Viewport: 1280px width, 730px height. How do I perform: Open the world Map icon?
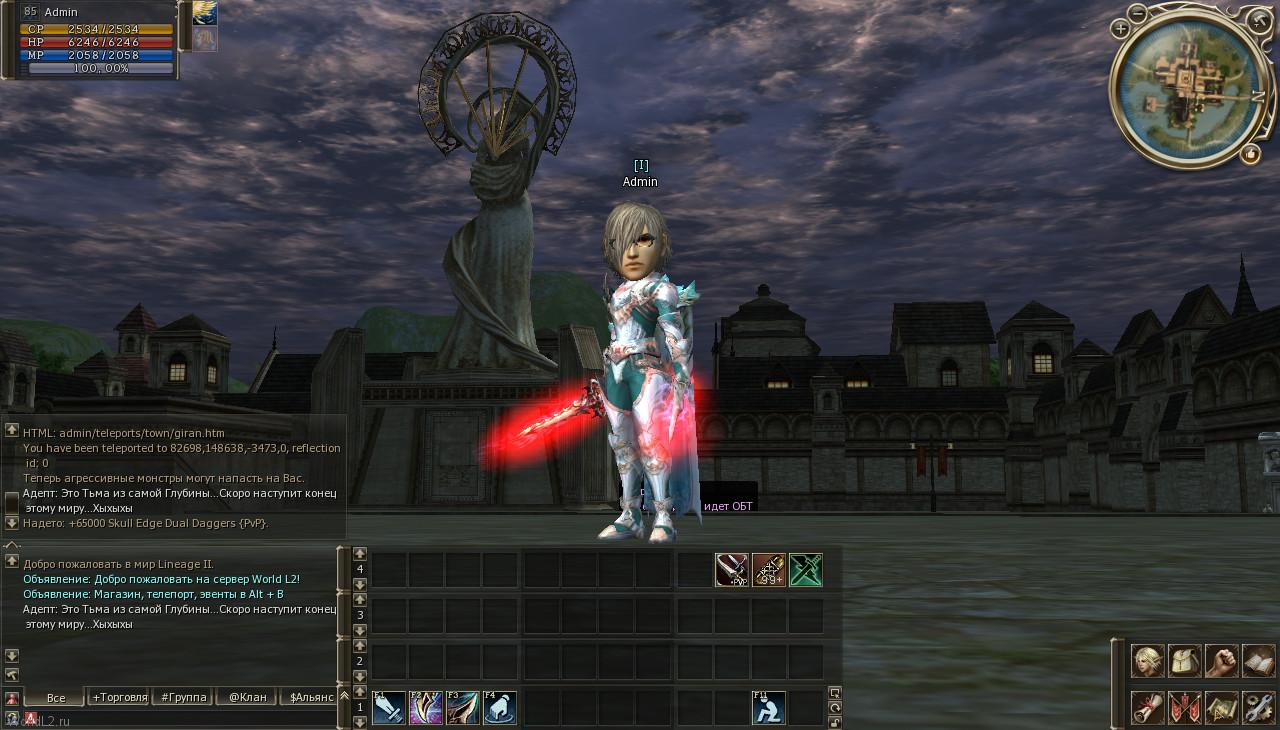click(1221, 708)
